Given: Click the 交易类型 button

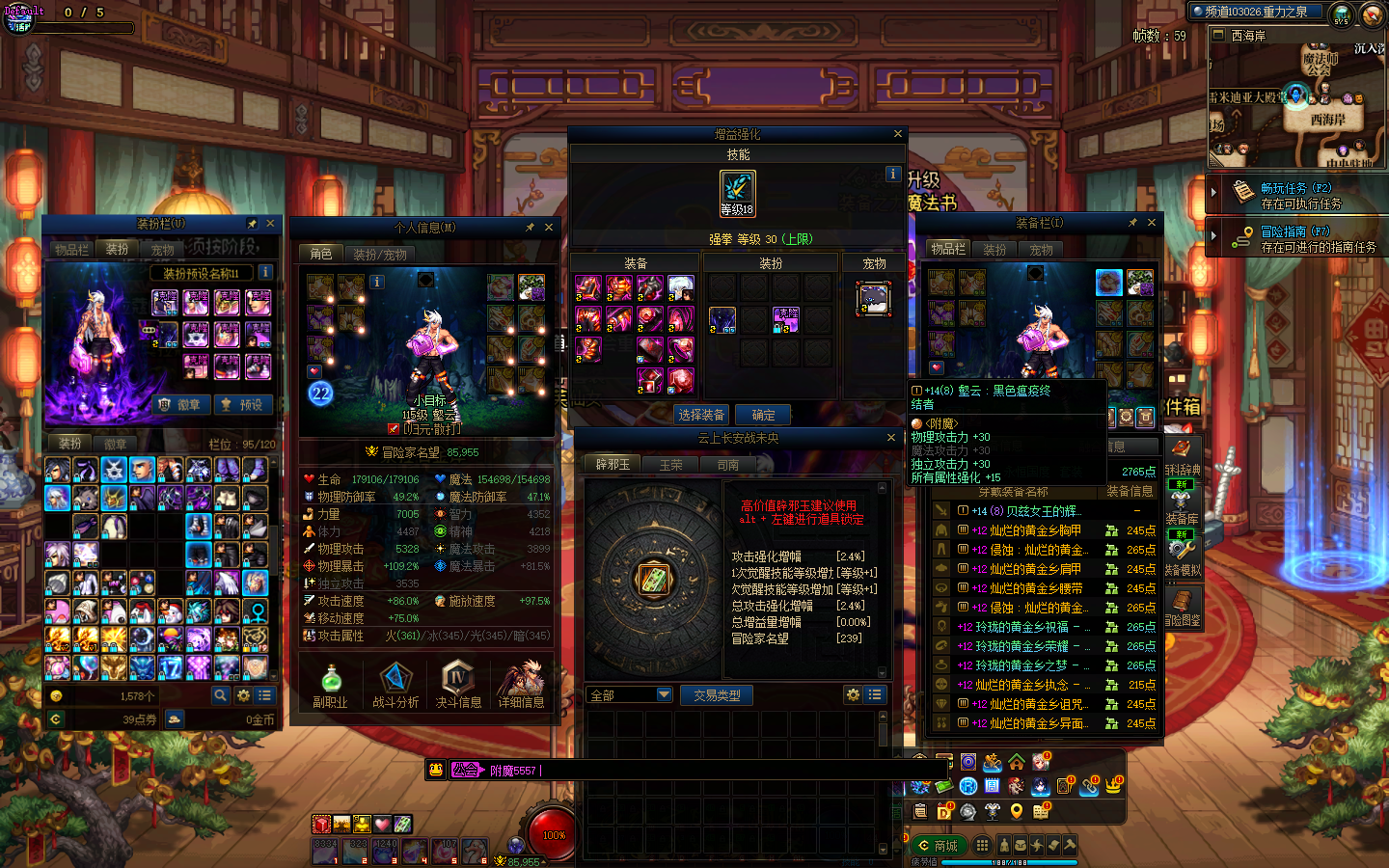Looking at the screenshot, I should coord(717,695).
